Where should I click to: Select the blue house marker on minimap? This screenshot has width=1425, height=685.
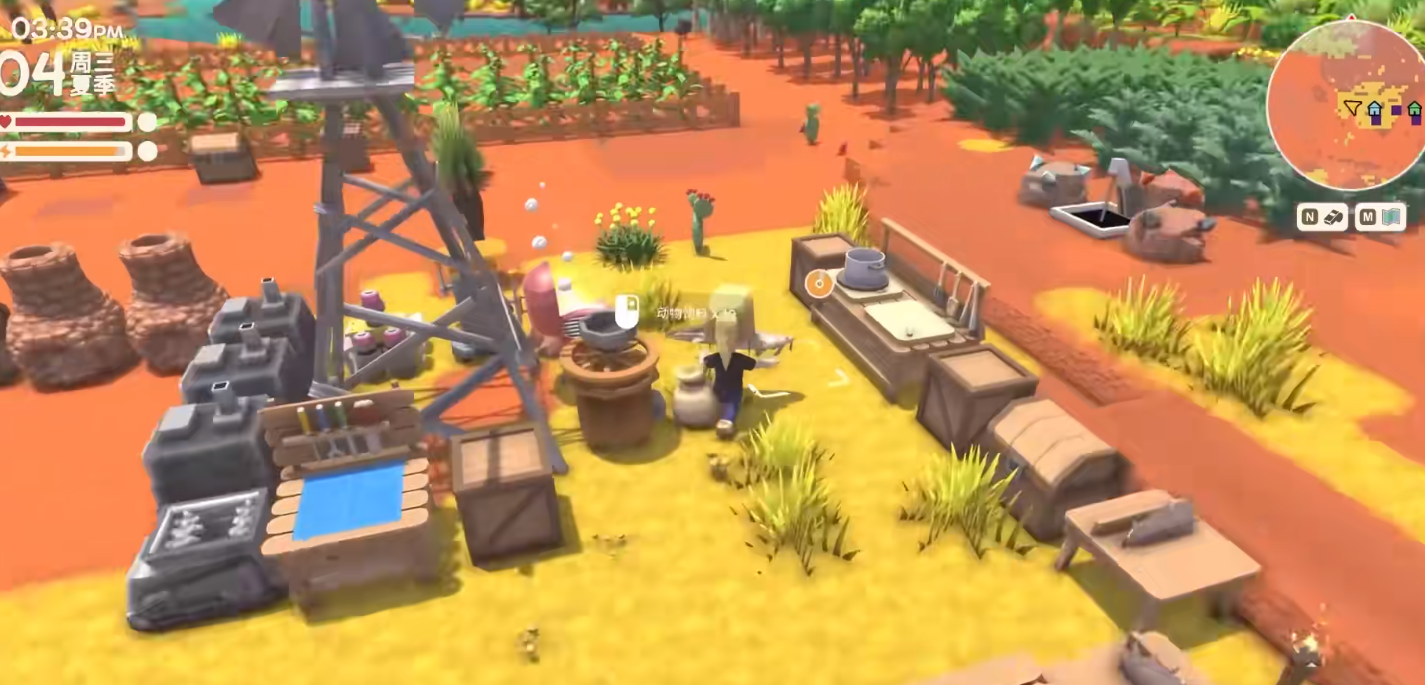tap(1375, 109)
